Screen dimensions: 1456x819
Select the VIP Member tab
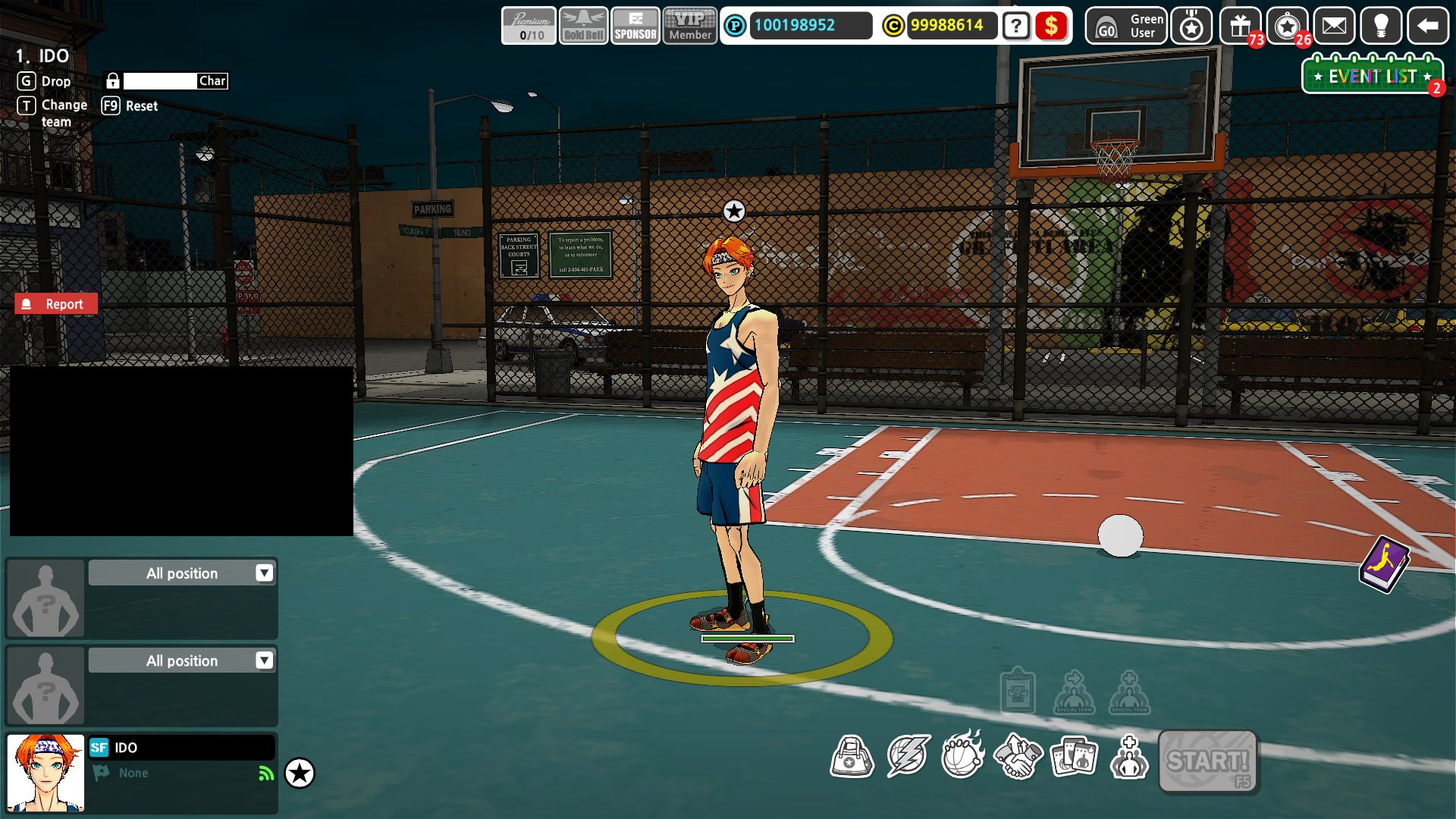pyautogui.click(x=689, y=25)
